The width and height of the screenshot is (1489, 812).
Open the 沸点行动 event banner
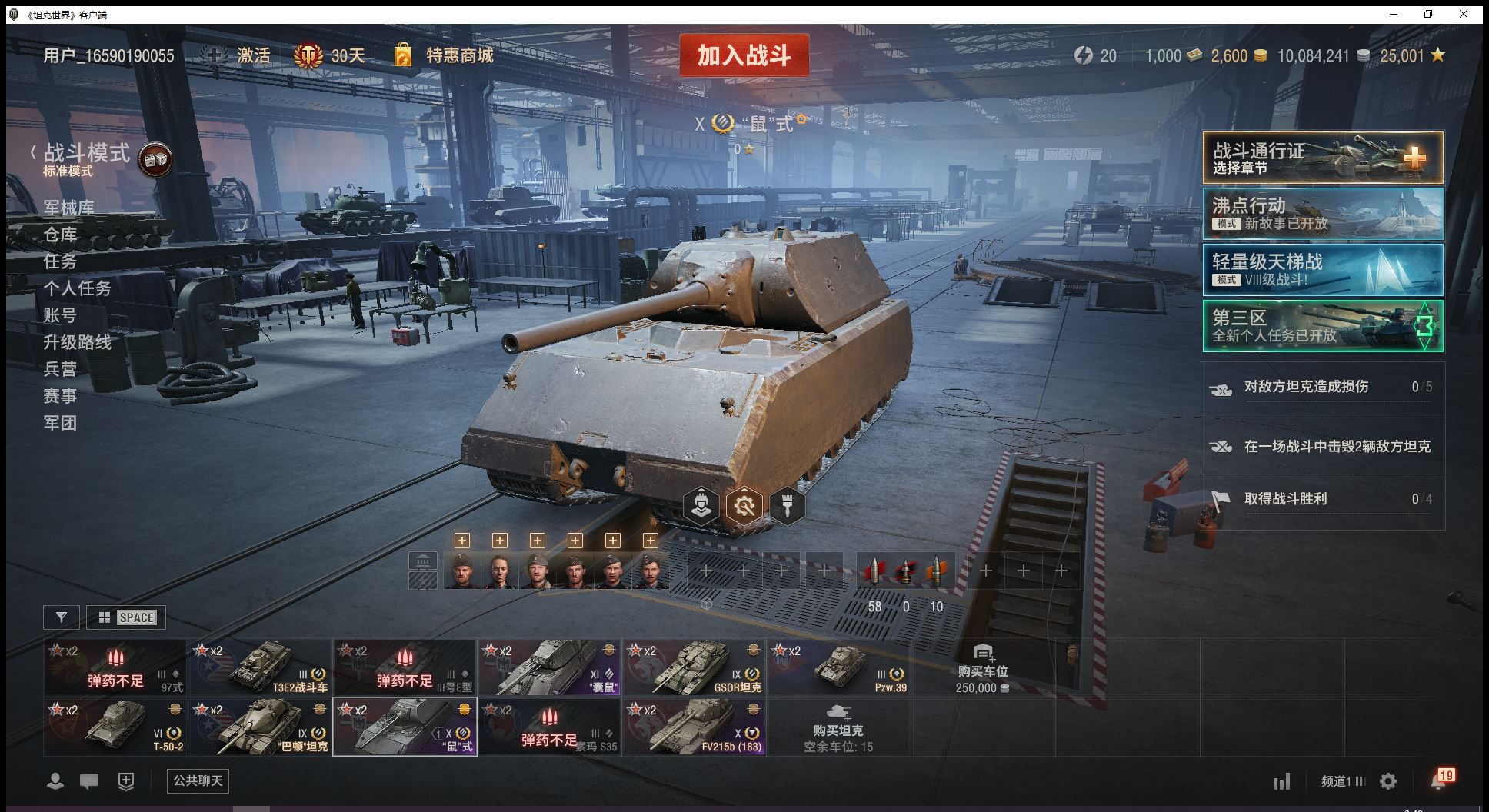coord(1322,214)
